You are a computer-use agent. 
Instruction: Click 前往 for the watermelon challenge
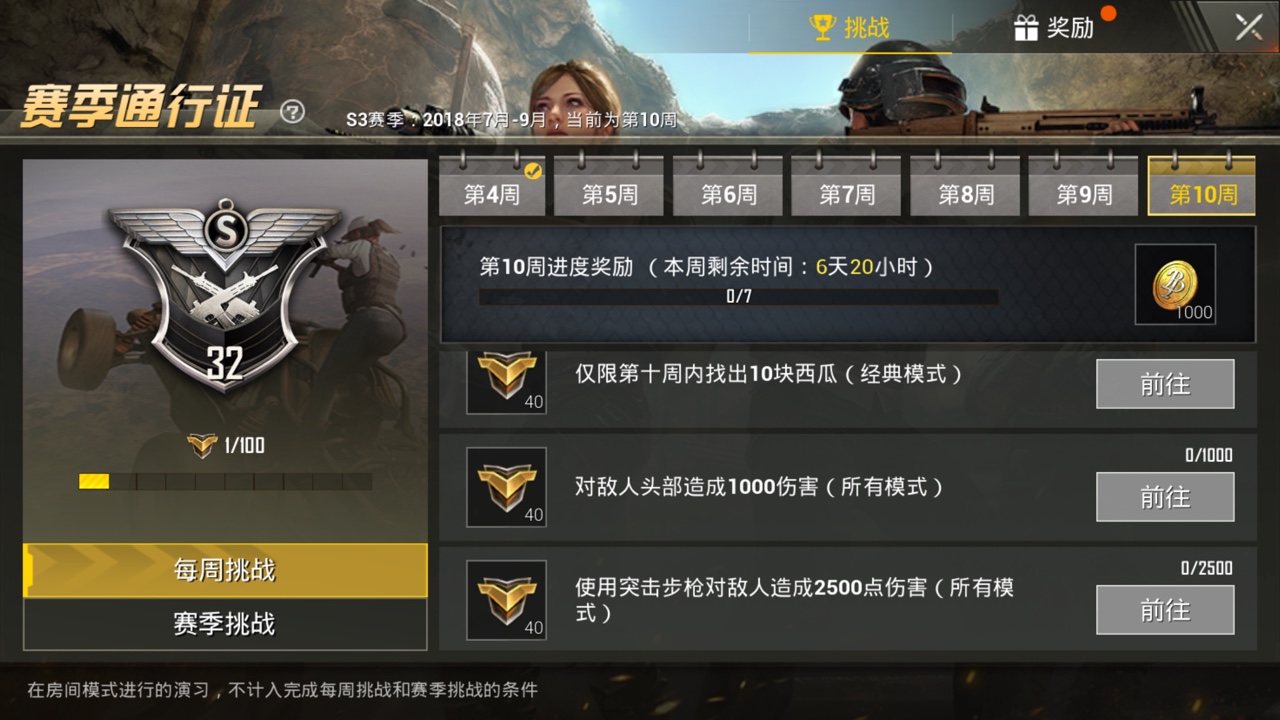[1165, 384]
